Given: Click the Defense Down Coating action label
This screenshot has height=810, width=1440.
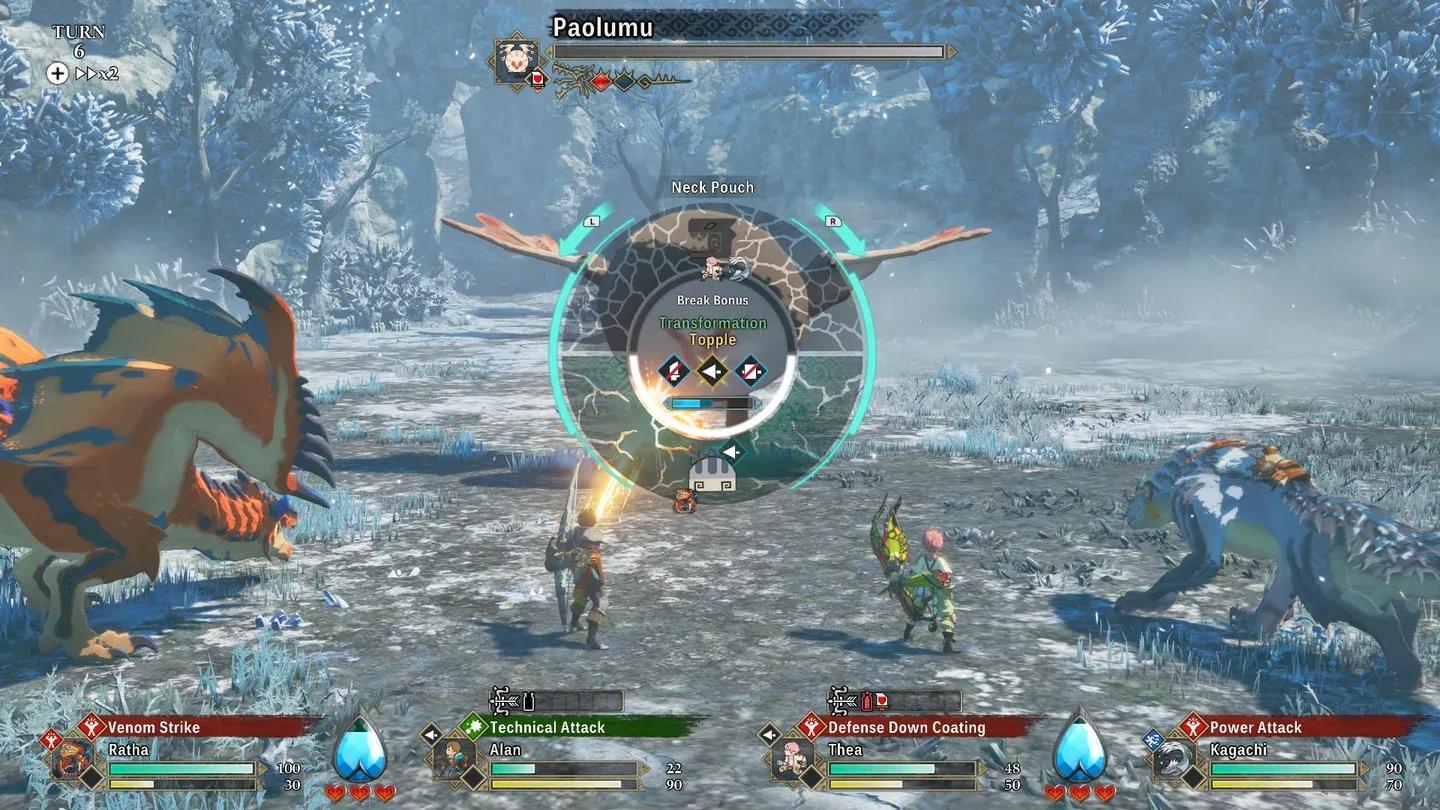Looking at the screenshot, I should (906, 727).
